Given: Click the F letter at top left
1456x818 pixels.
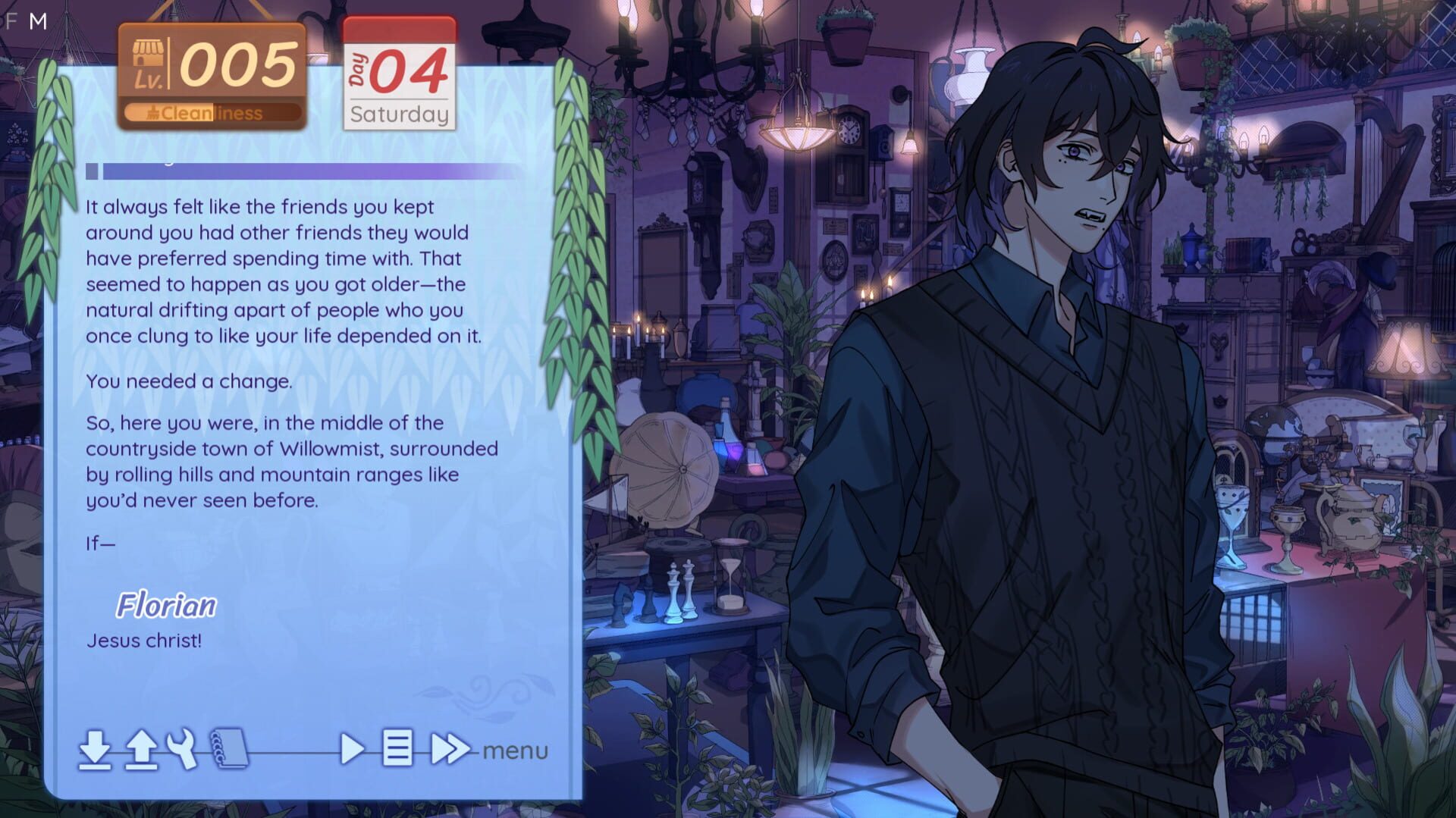Looking at the screenshot, I should (11, 20).
